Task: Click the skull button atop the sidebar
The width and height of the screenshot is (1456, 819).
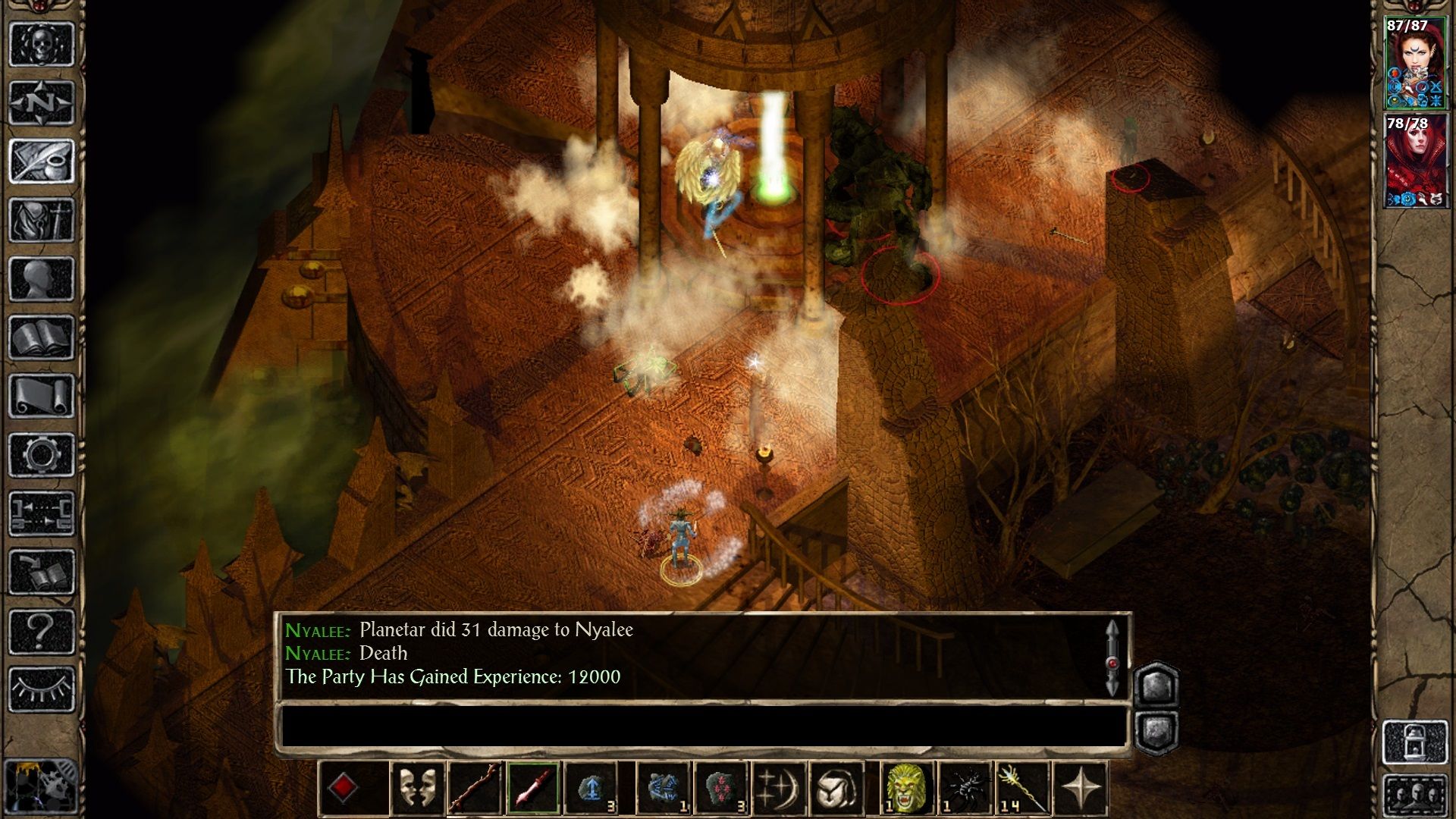Action: click(42, 43)
